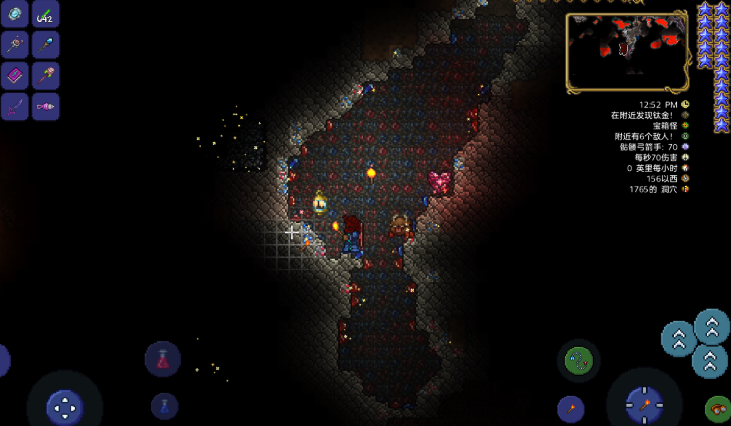Select the green glowstick slot with count 42

coord(46,14)
